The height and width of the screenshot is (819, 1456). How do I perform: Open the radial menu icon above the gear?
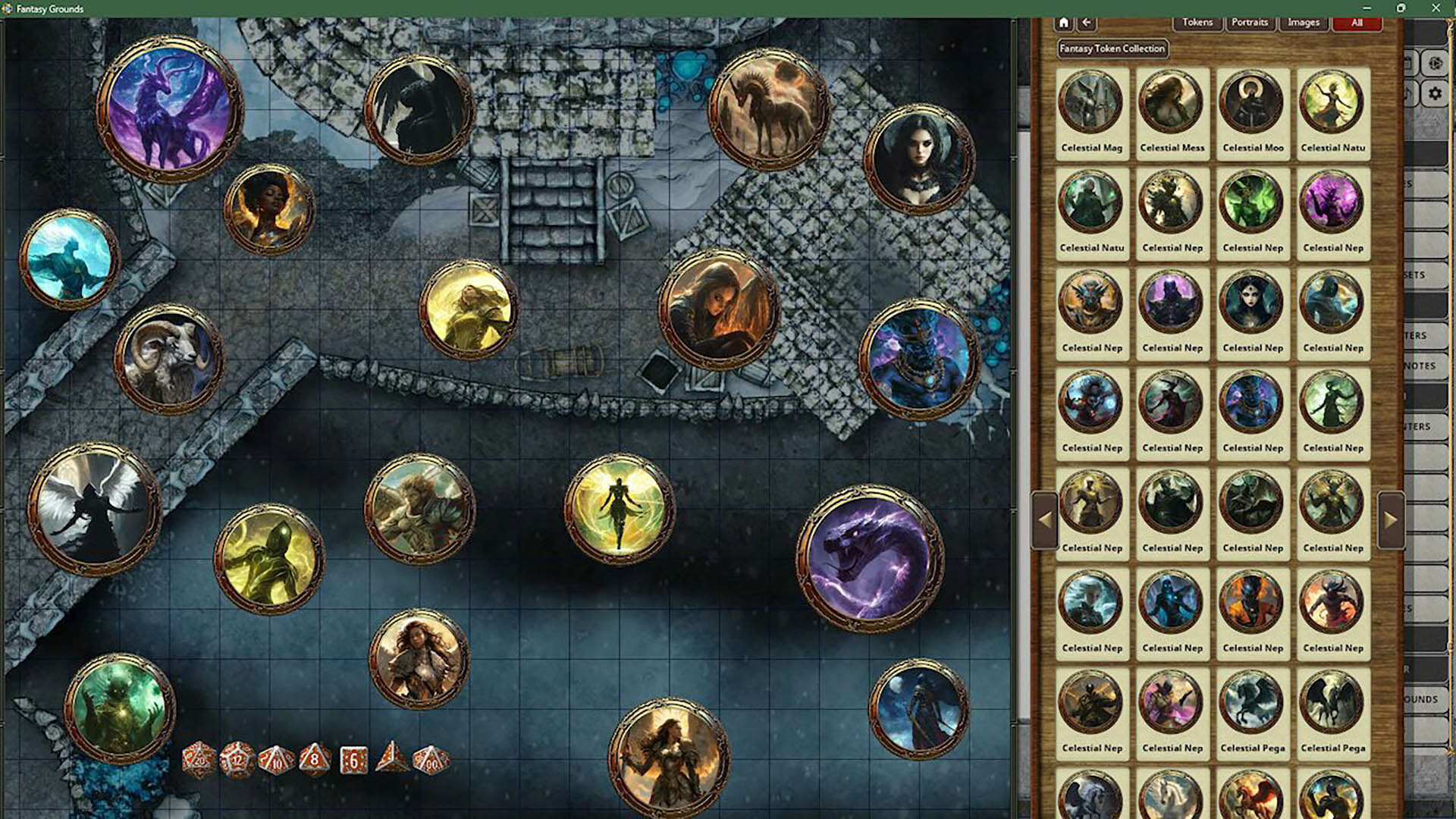[1436, 63]
